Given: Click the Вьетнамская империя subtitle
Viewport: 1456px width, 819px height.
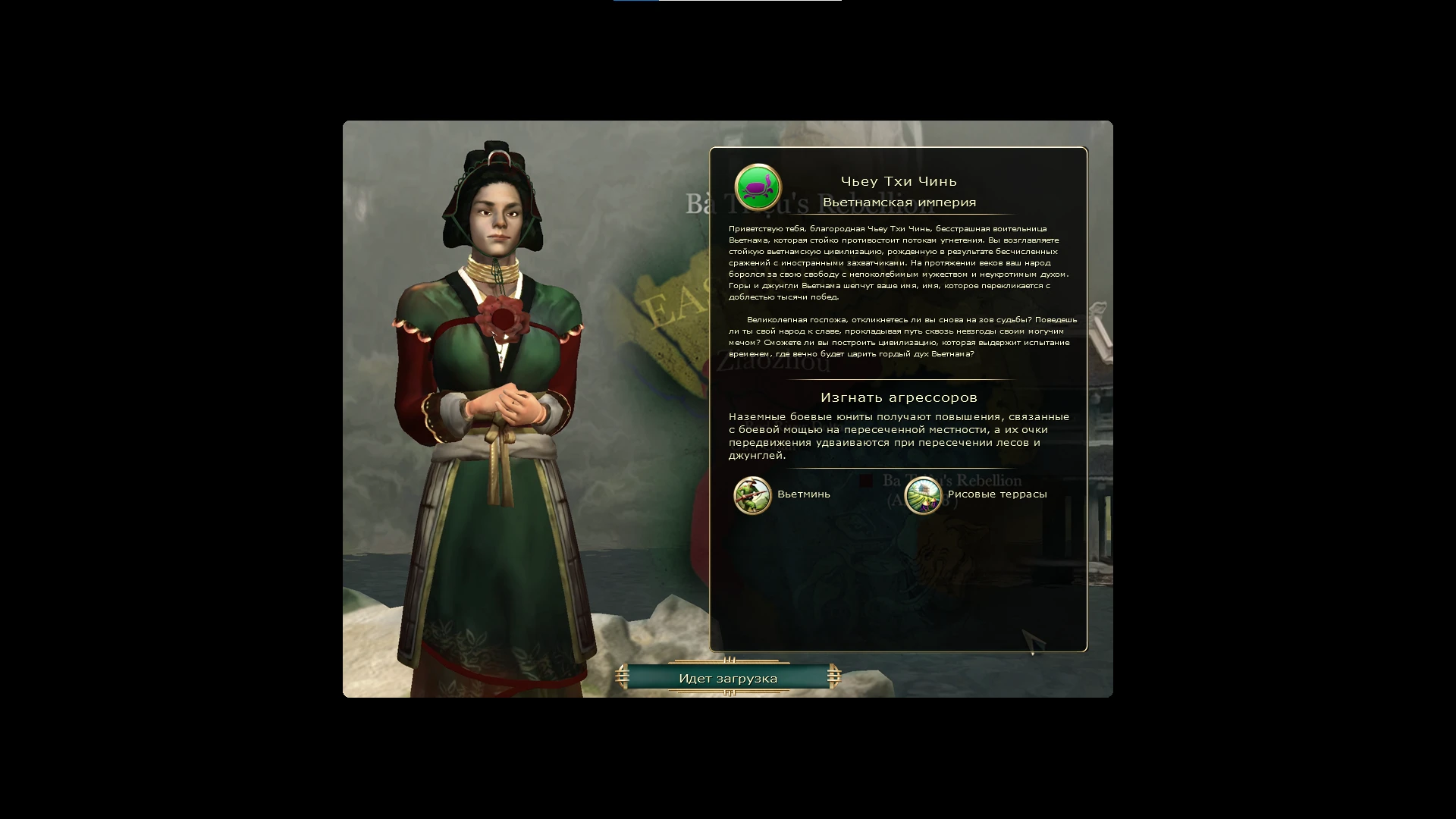Looking at the screenshot, I should [899, 202].
